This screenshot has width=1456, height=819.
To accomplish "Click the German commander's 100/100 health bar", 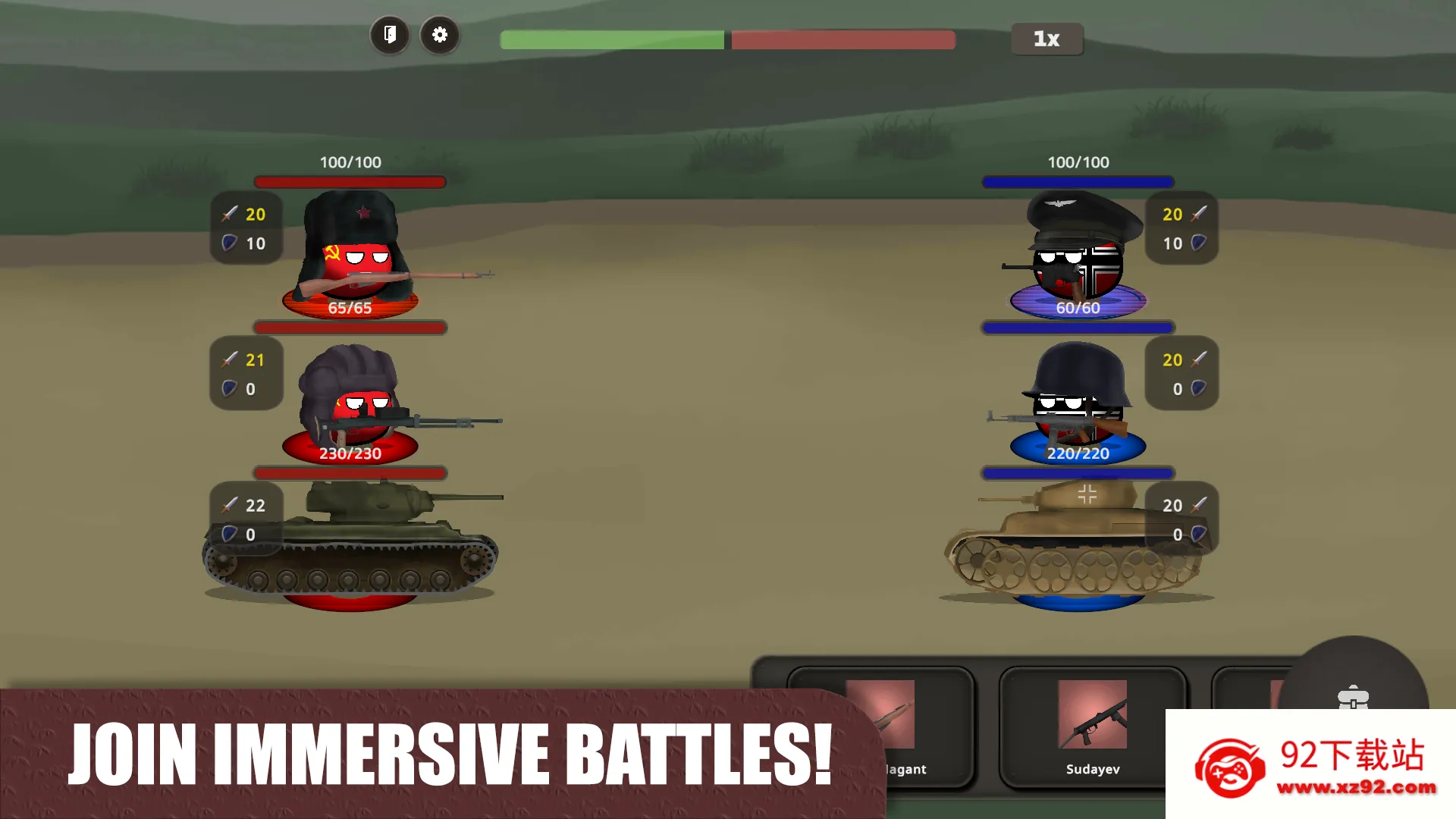I will [x=1078, y=181].
